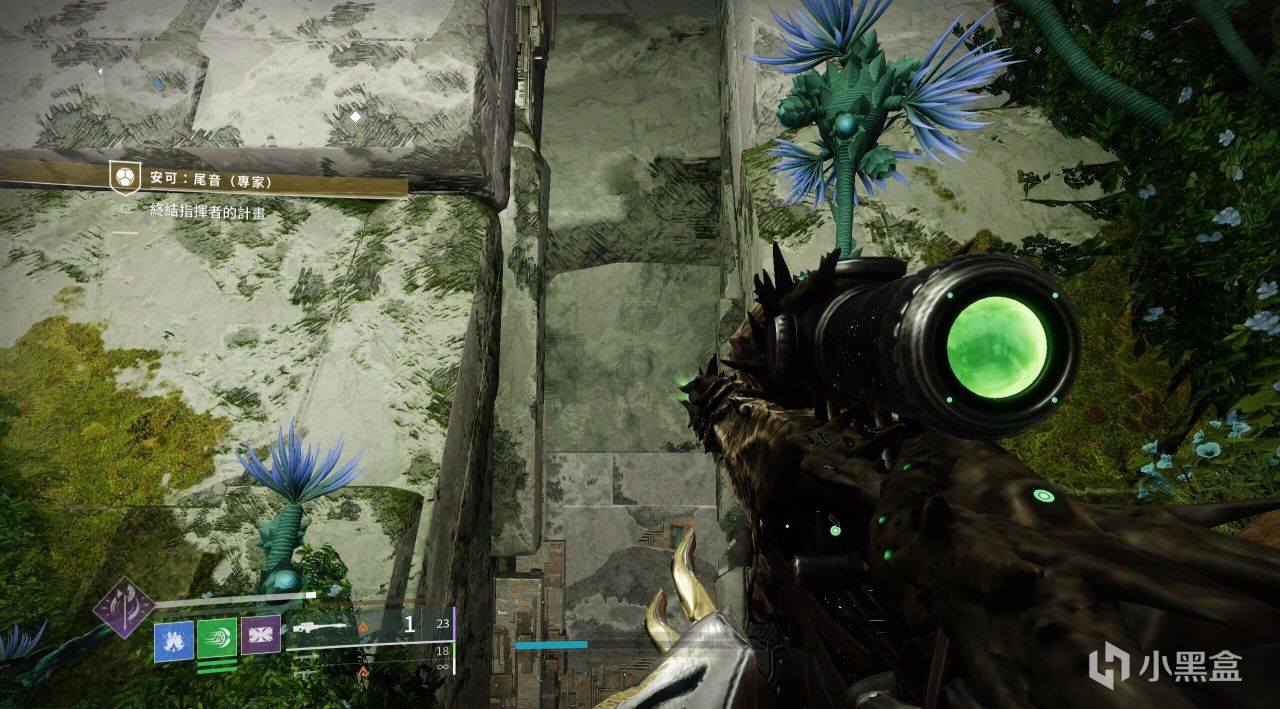Screen dimensions: 1280x709
Task: Activate the purple diamond super ability icon
Action: [x=124, y=607]
